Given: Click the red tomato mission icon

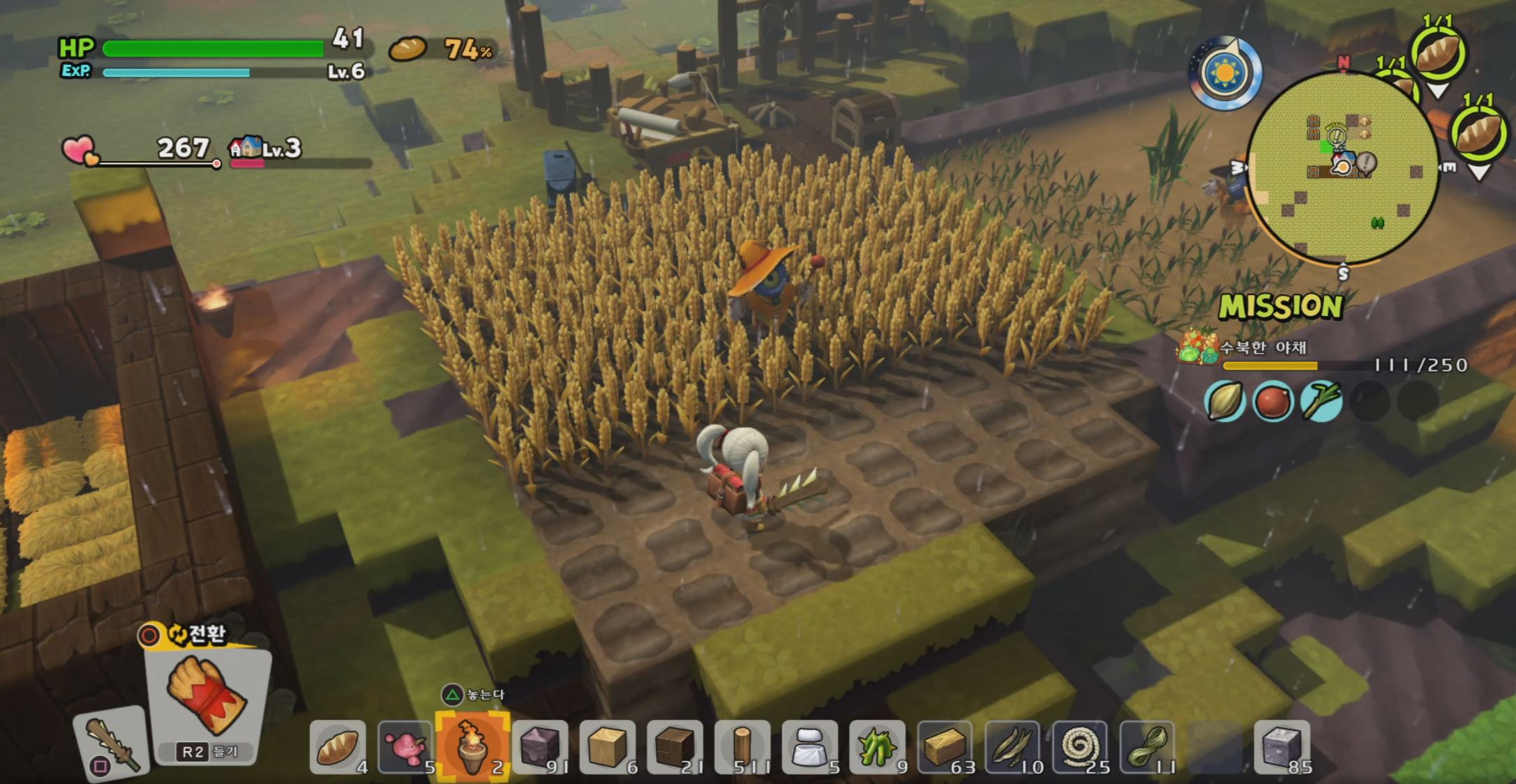Looking at the screenshot, I should (x=1273, y=402).
